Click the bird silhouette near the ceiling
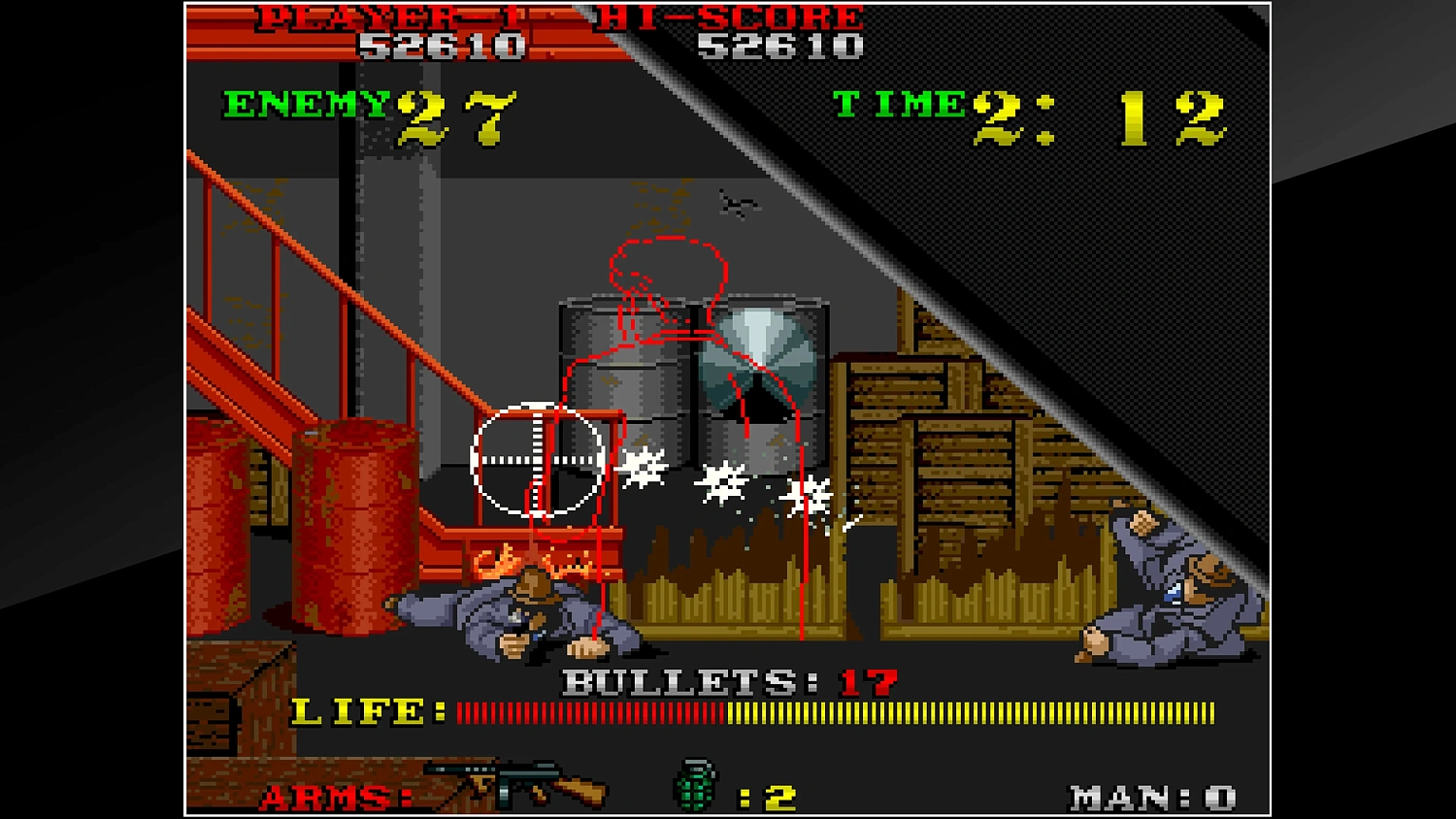 735,204
